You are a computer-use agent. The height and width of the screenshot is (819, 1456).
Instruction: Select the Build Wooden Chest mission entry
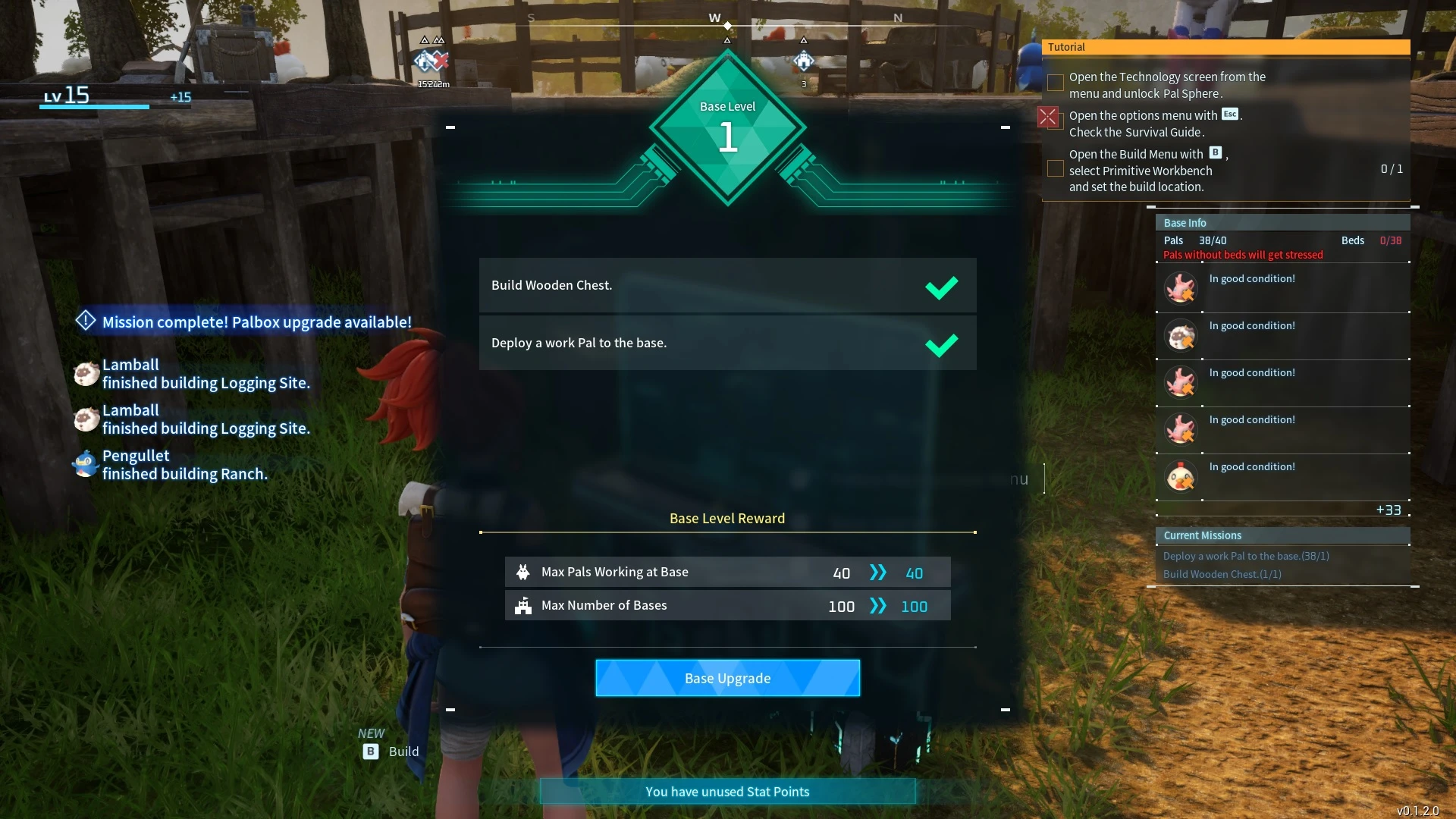click(1222, 574)
